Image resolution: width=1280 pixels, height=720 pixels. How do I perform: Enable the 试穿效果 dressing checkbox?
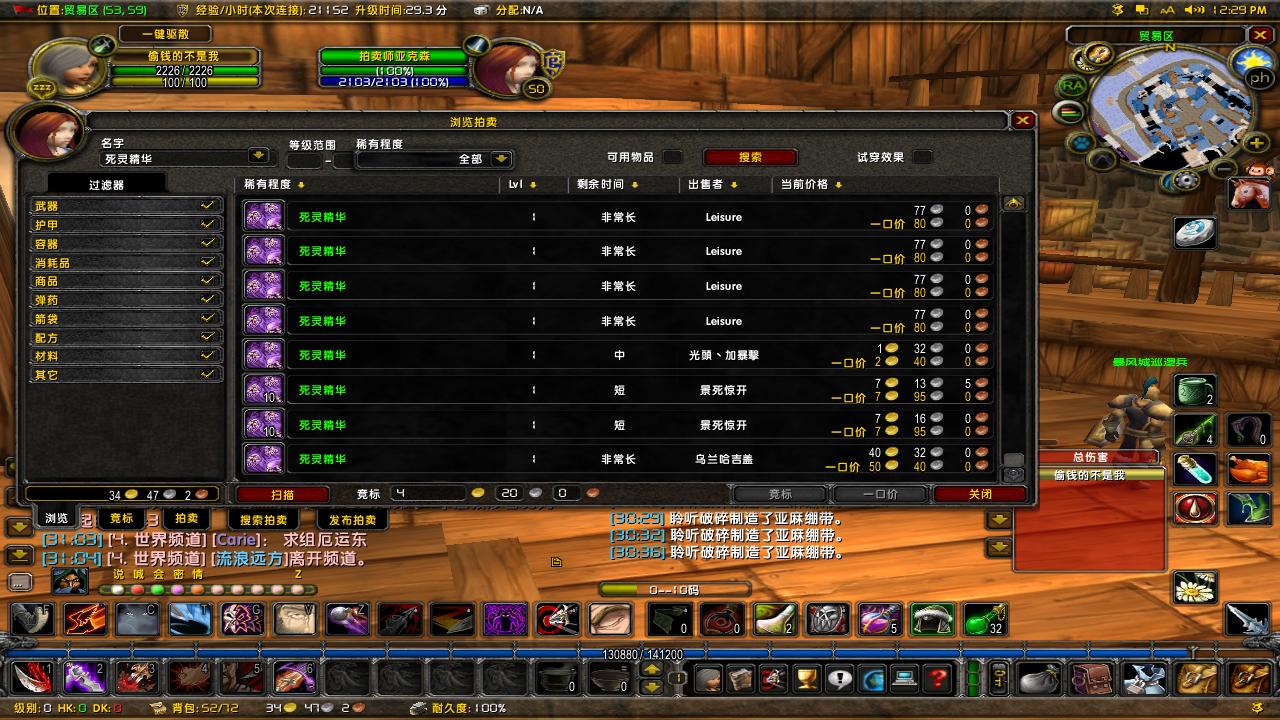click(x=921, y=155)
